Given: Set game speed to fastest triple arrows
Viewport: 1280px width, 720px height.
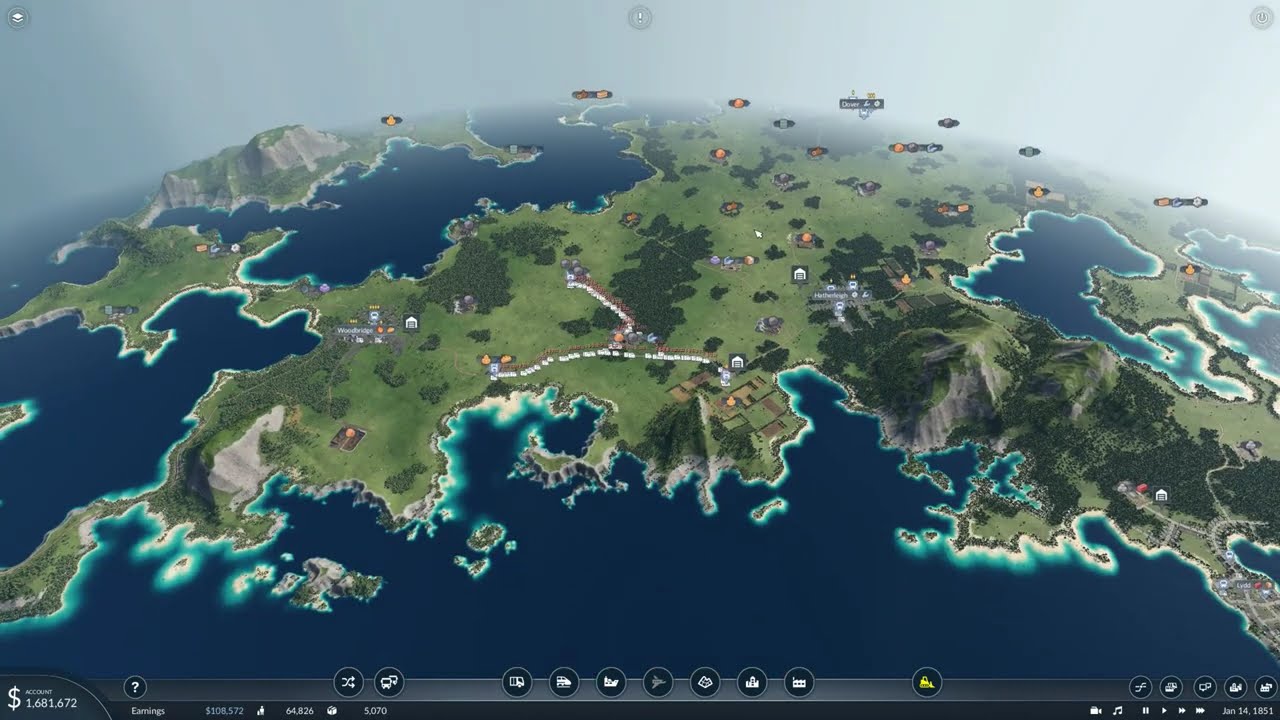Looking at the screenshot, I should pos(1200,711).
